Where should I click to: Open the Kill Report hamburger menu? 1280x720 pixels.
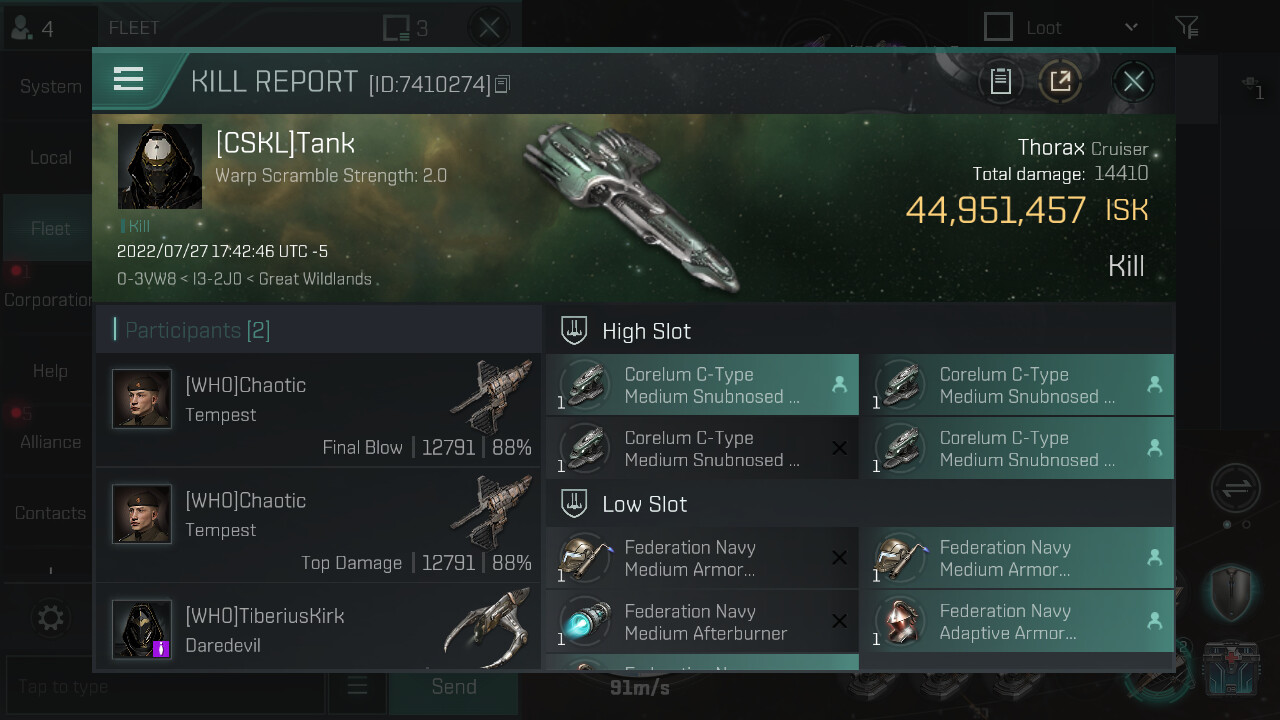pyautogui.click(x=129, y=79)
